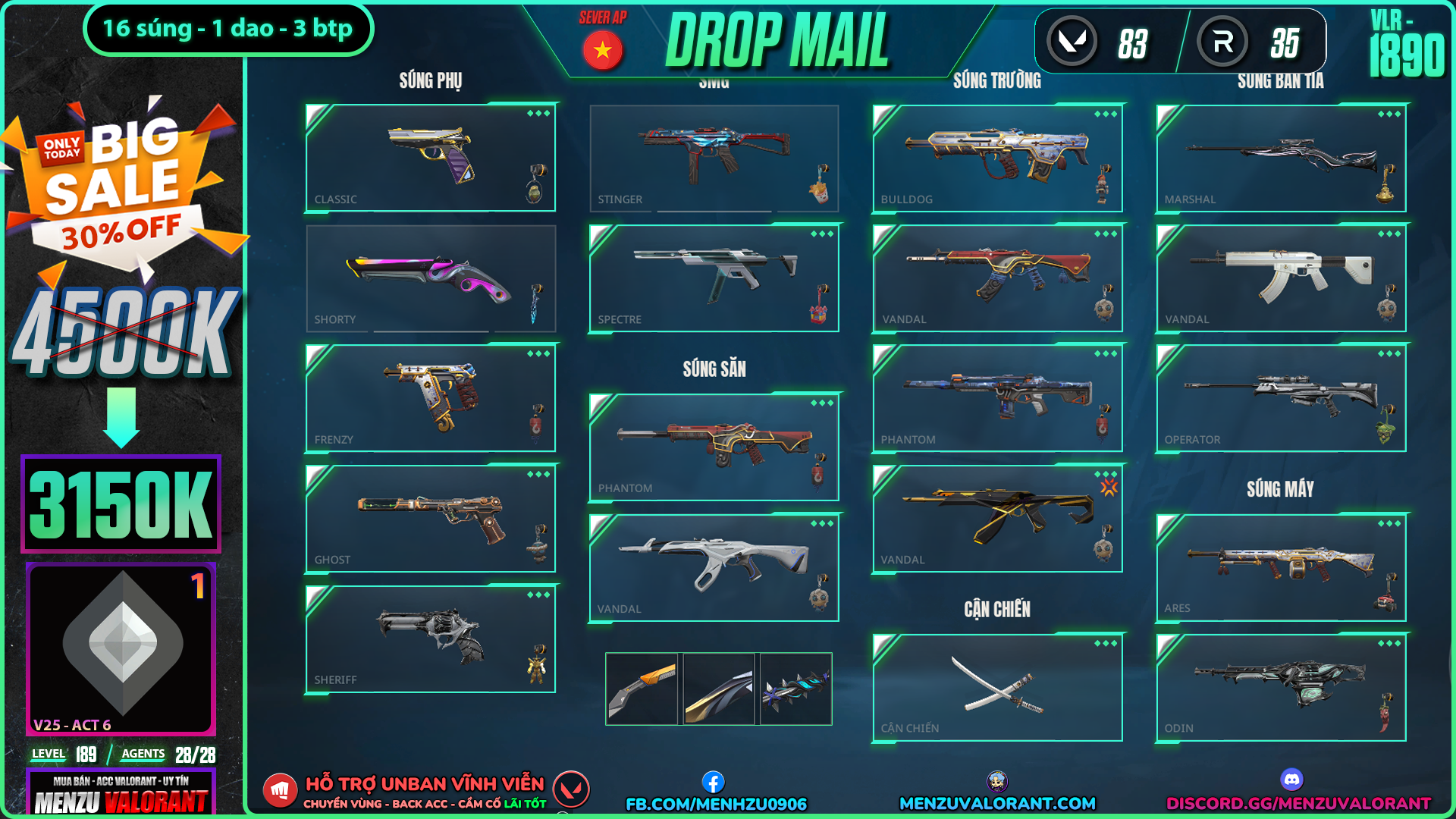Open the Frenzy skin card

430,398
